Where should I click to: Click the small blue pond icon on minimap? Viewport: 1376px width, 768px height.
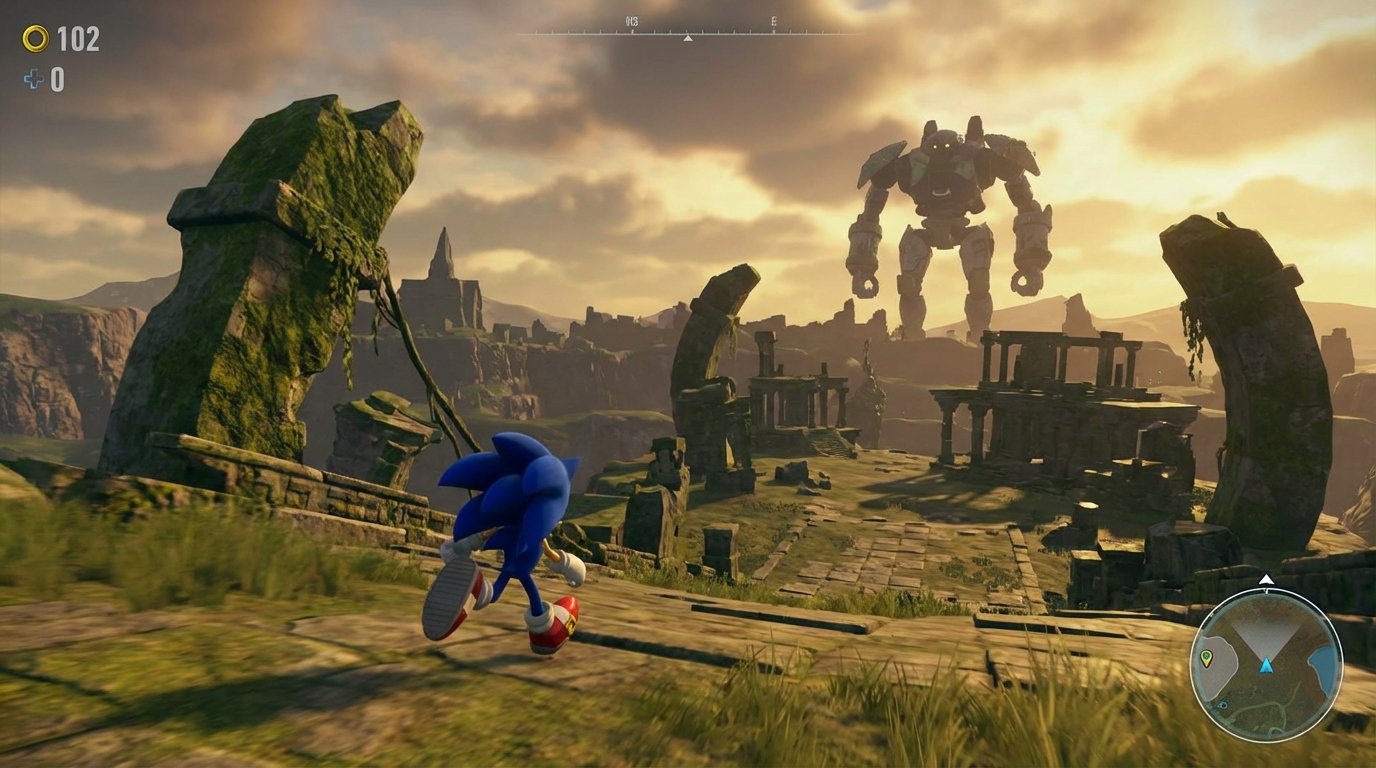[1224, 704]
